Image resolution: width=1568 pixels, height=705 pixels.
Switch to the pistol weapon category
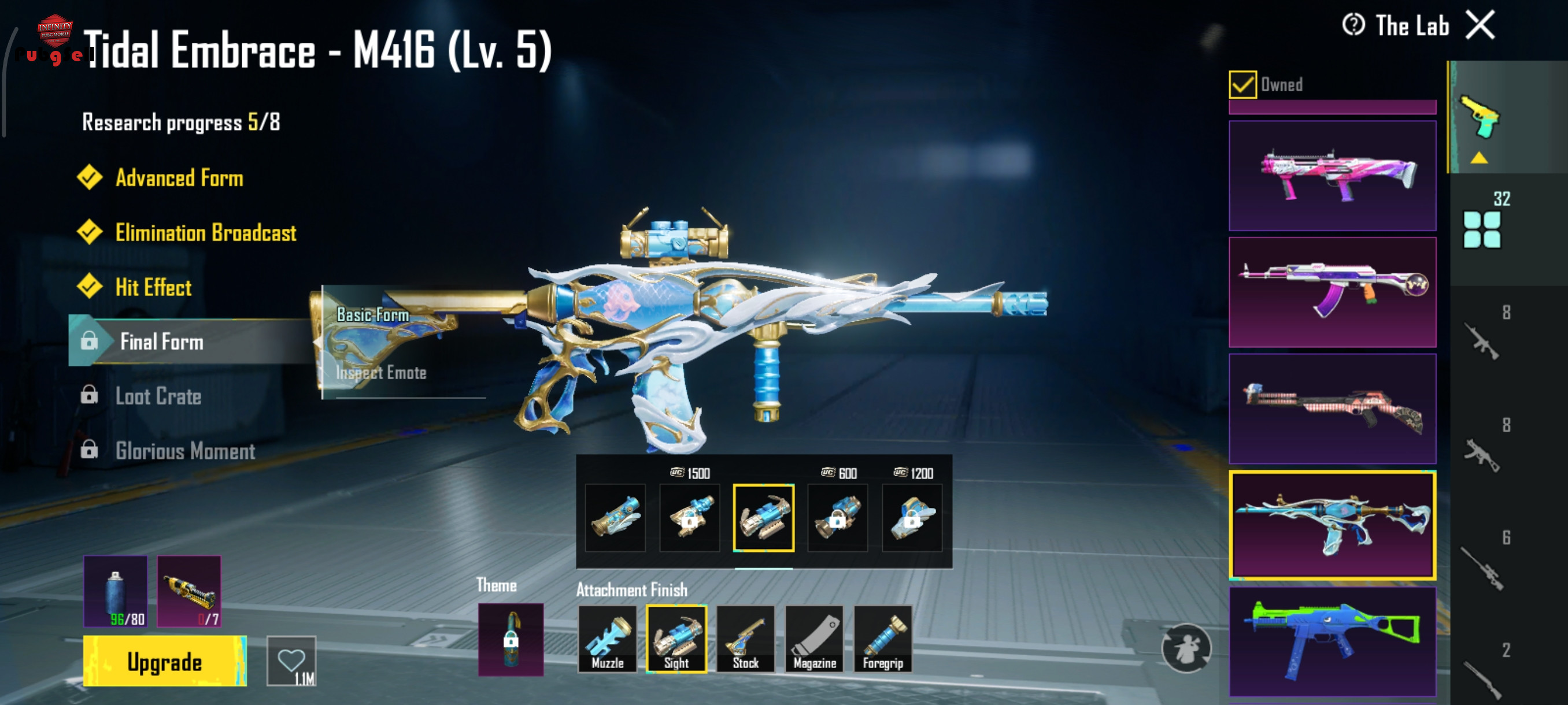pos(1480,117)
